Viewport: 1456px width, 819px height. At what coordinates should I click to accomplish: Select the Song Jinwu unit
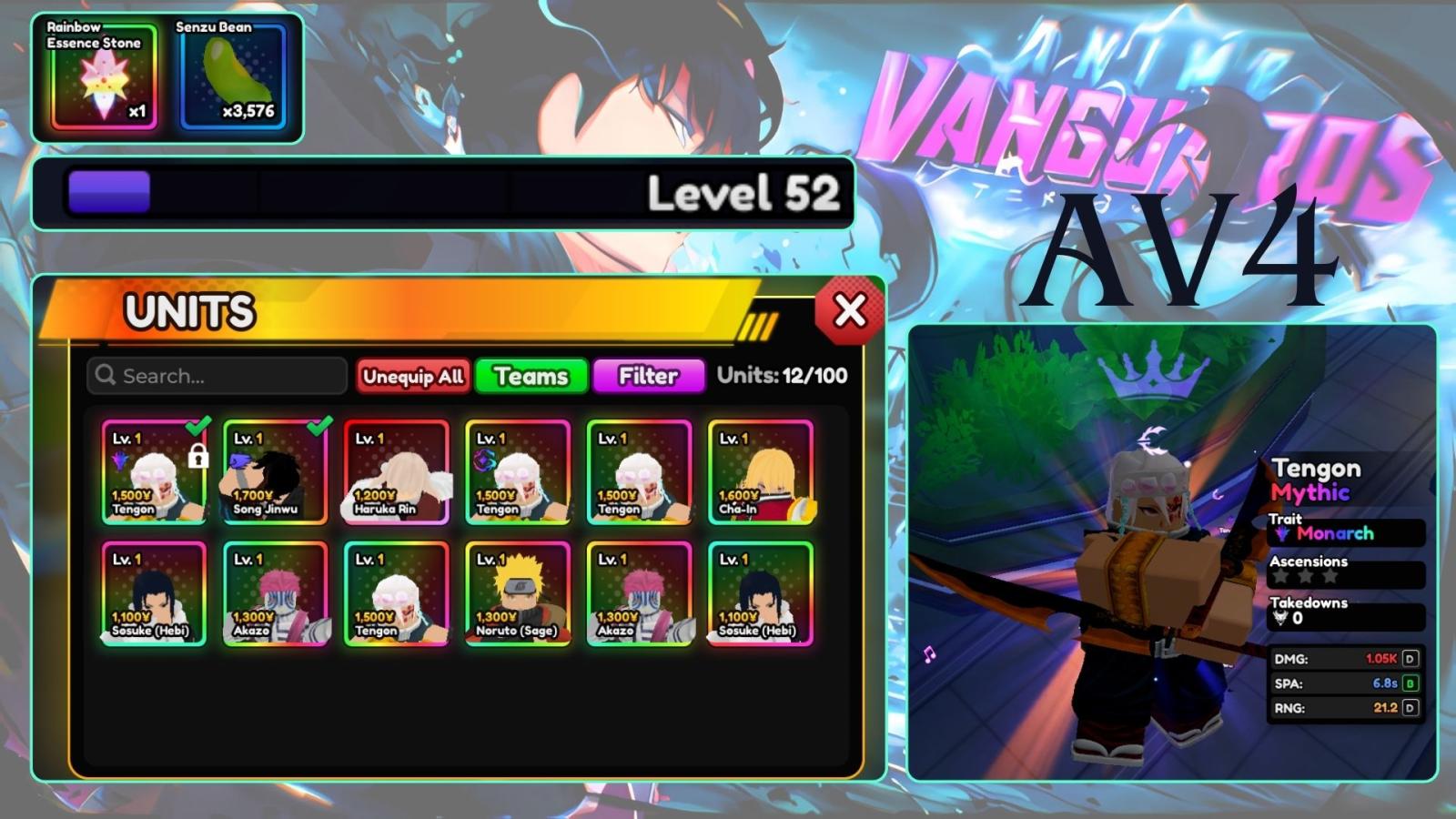click(275, 472)
